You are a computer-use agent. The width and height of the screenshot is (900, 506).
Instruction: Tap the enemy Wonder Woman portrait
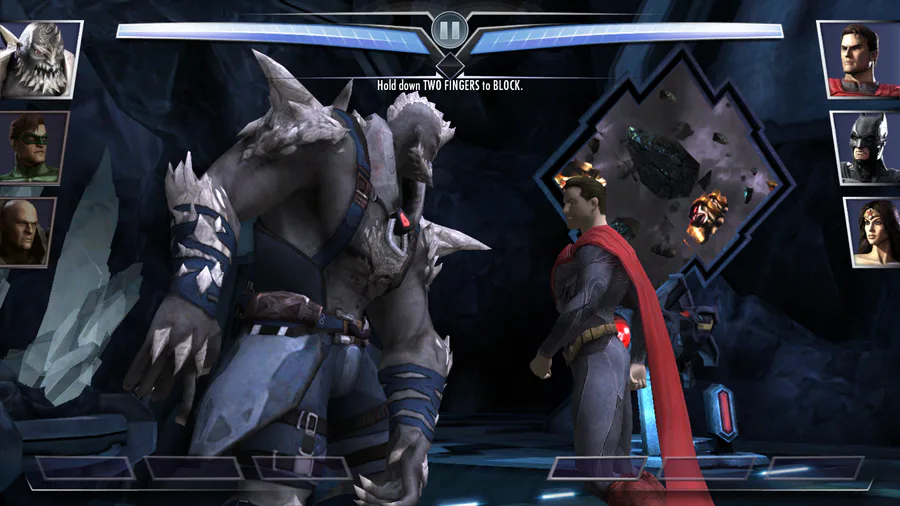(x=872, y=231)
